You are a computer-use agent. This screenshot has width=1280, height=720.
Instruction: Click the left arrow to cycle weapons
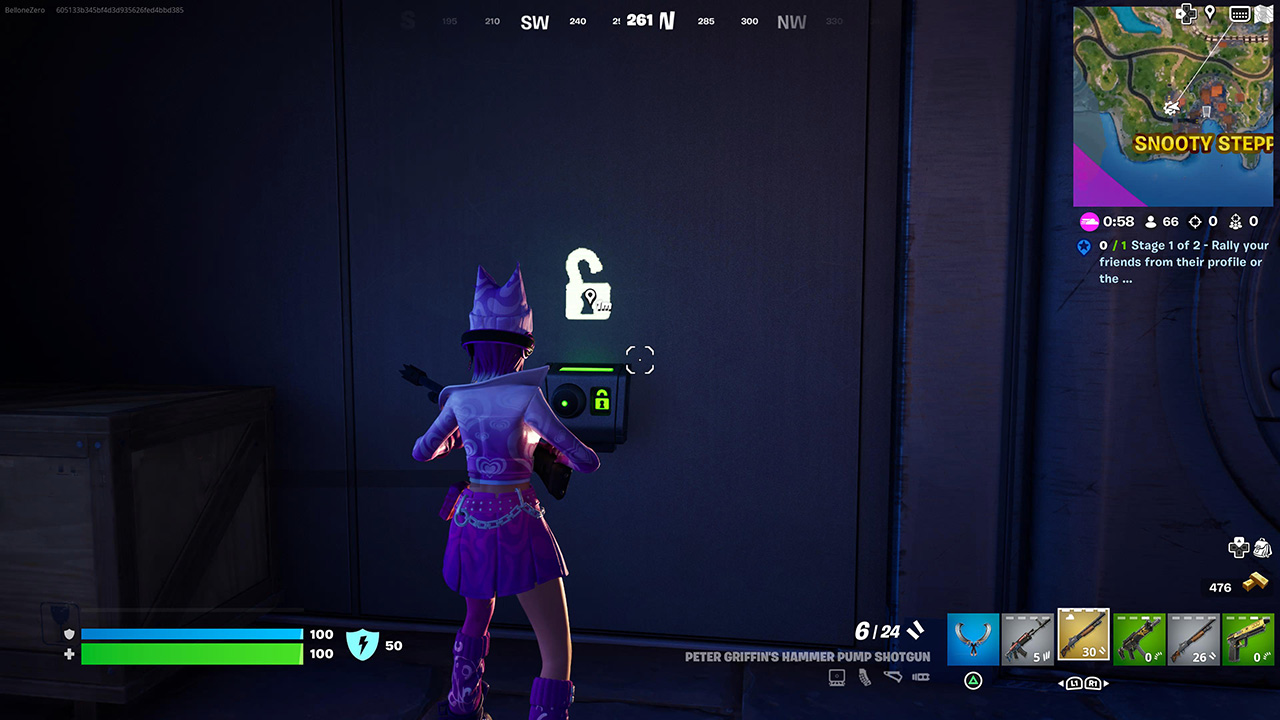(1061, 683)
